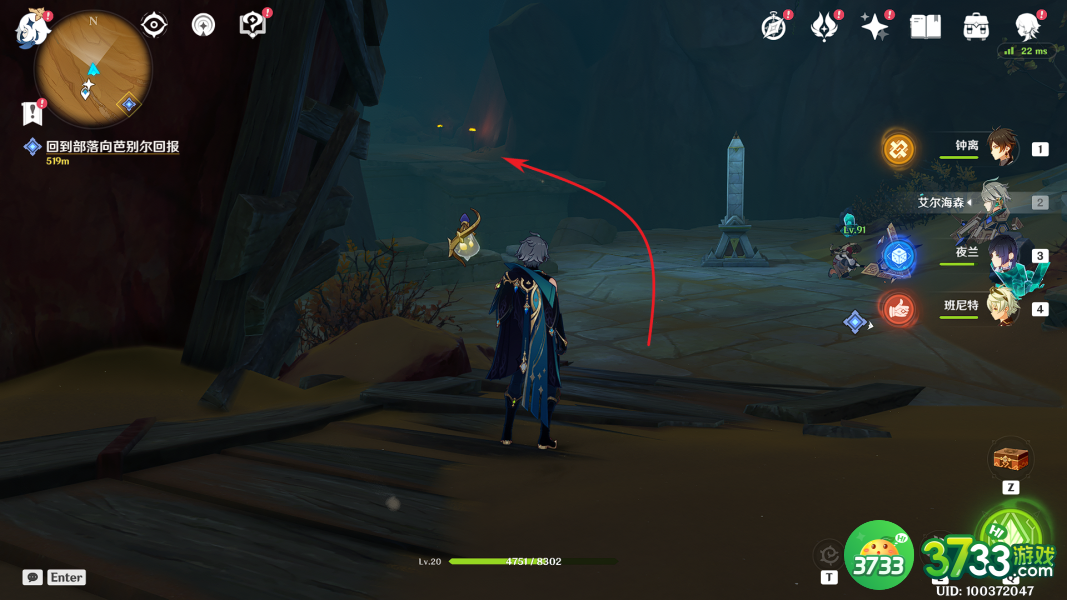Open the chat box speech bubble
Image resolution: width=1067 pixels, height=600 pixels.
[34, 577]
